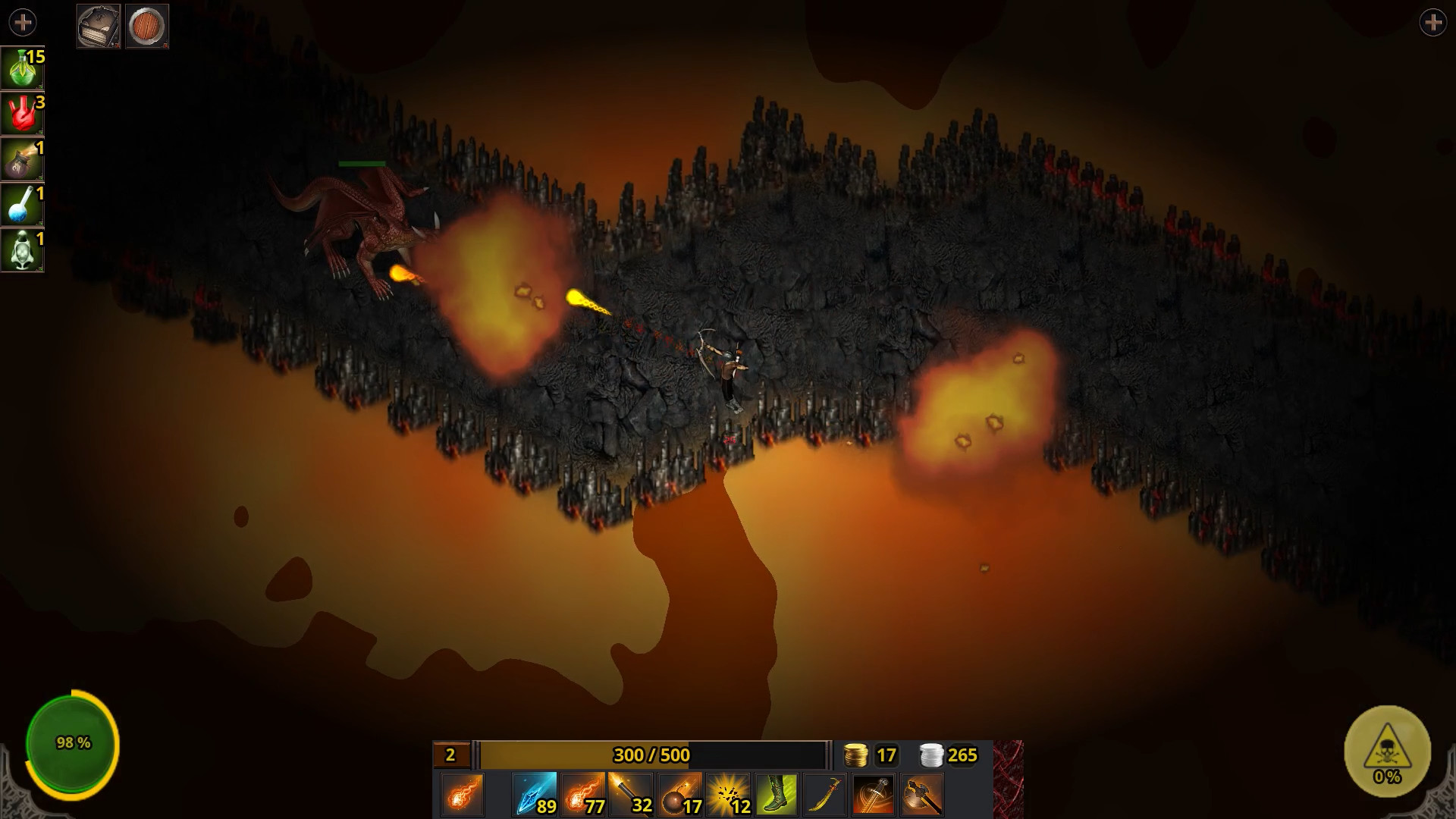1456x819 pixels.
Task: Select the round wooden shield icon
Action: 146,27
